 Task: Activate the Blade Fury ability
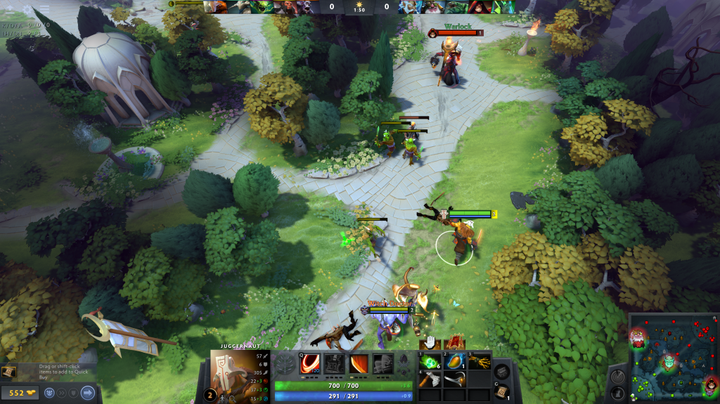point(310,364)
